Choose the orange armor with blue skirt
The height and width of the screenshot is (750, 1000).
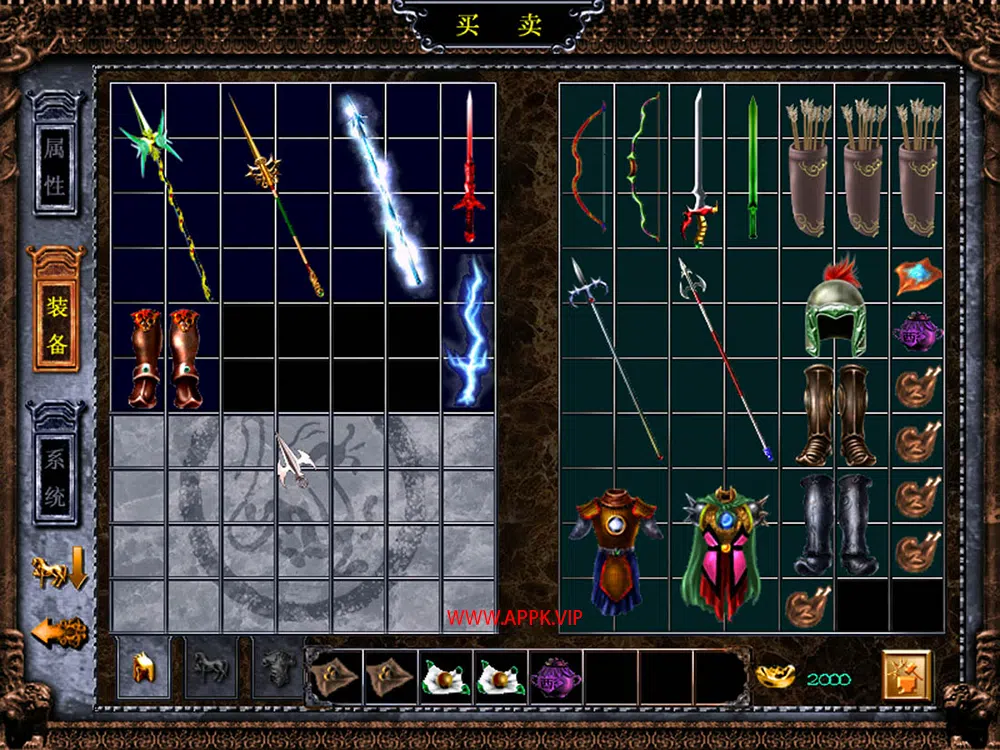coord(614,550)
